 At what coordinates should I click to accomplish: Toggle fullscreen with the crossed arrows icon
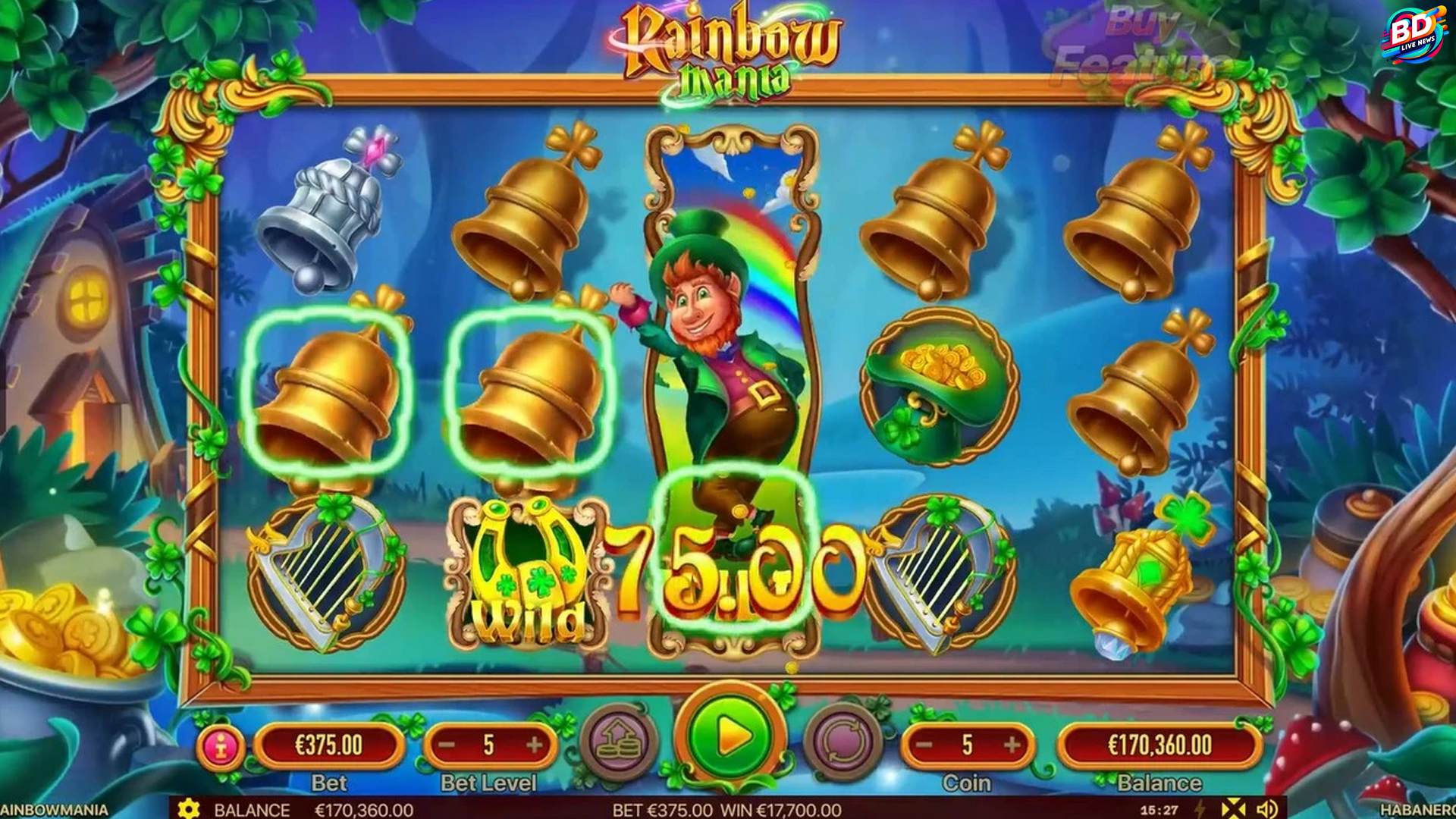tap(1233, 809)
